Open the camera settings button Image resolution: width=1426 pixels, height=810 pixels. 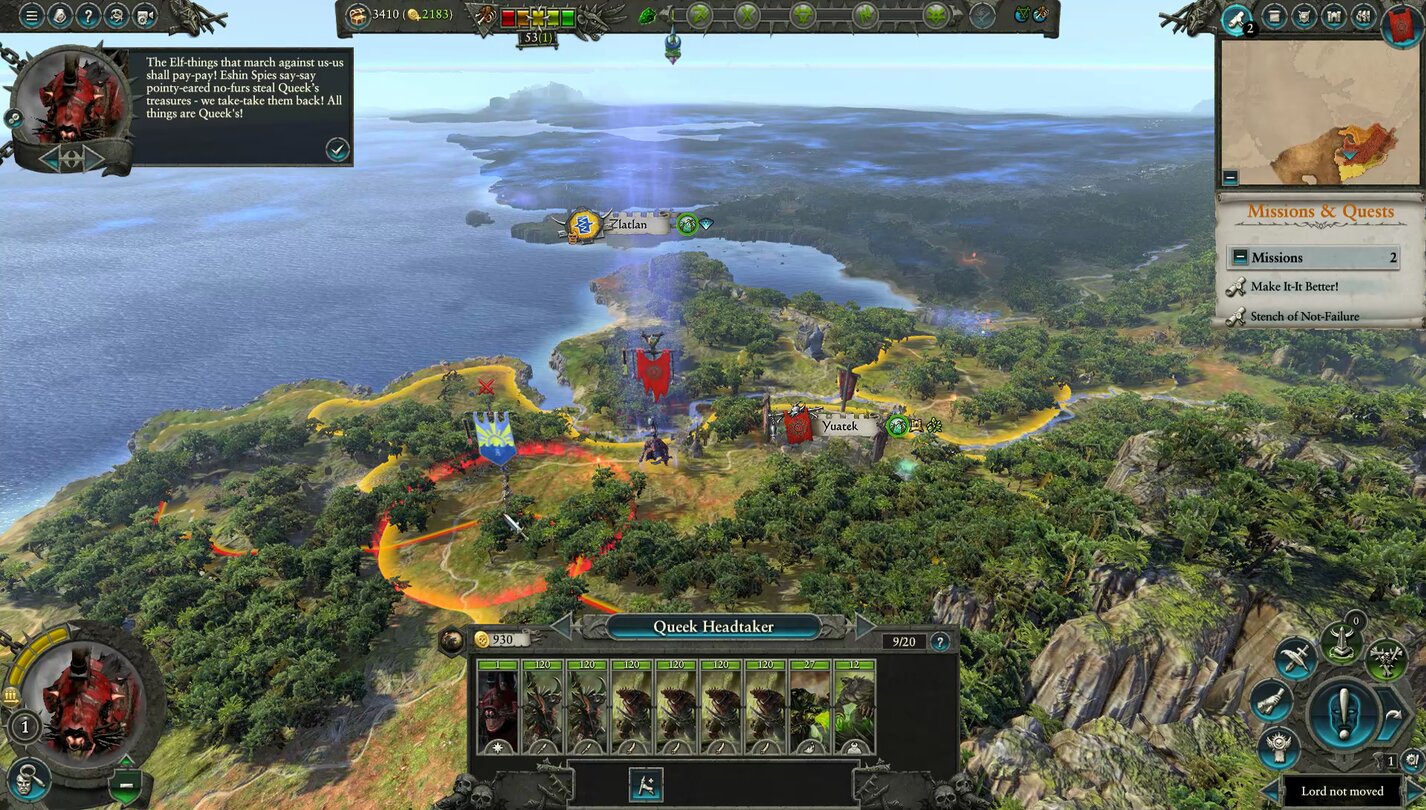(x=147, y=16)
